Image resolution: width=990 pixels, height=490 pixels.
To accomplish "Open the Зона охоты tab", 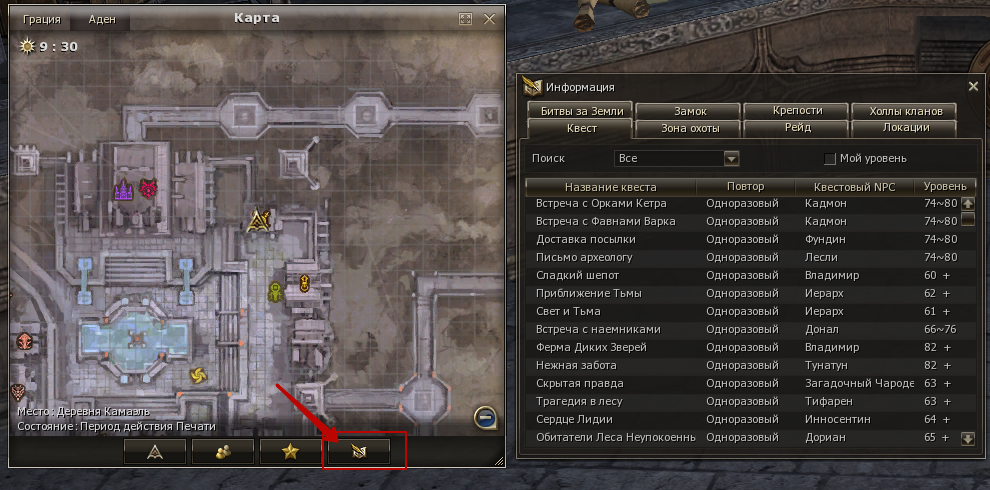I will 688,128.
